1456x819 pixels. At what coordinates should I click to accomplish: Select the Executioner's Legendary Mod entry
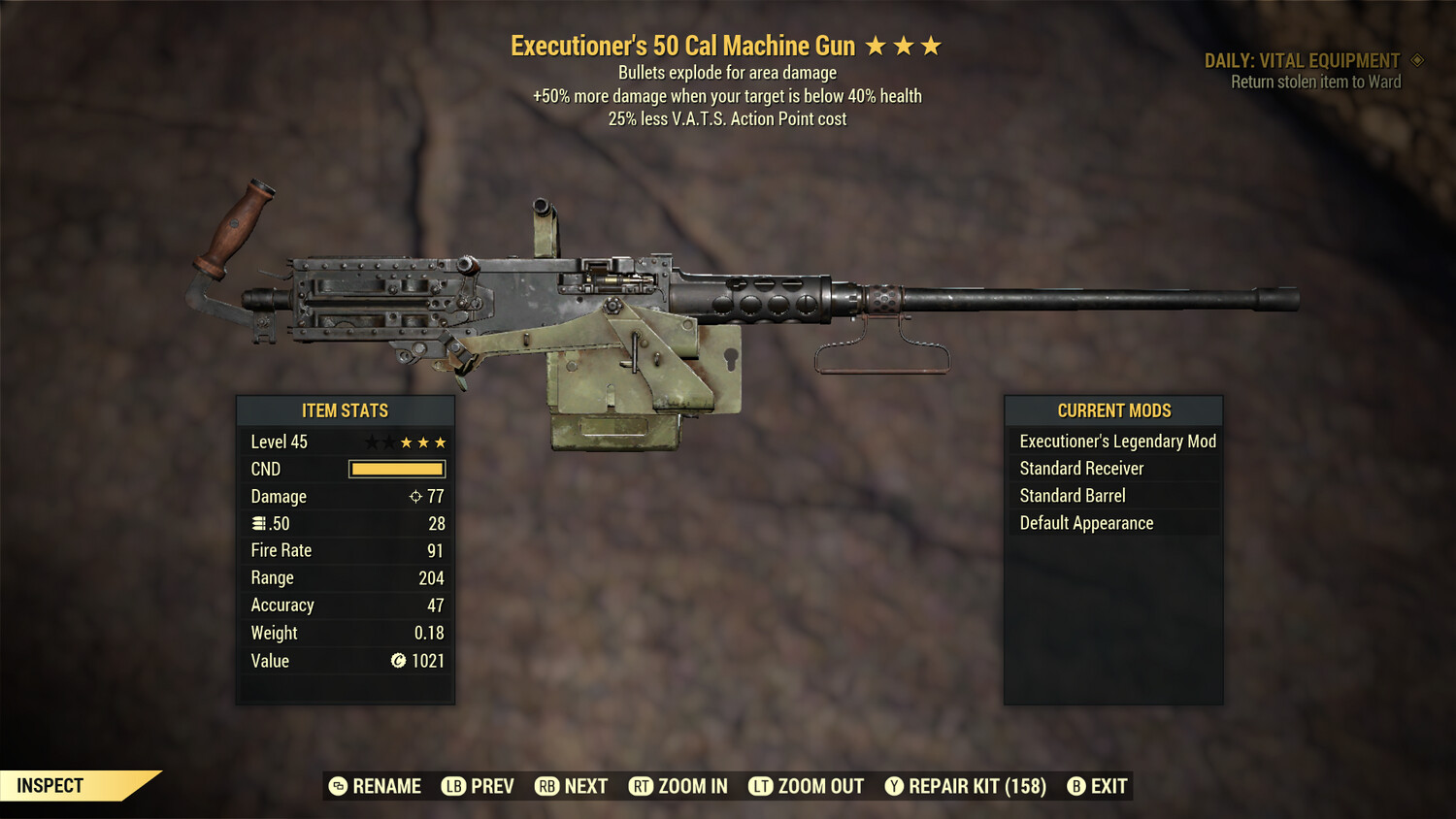coord(1116,441)
